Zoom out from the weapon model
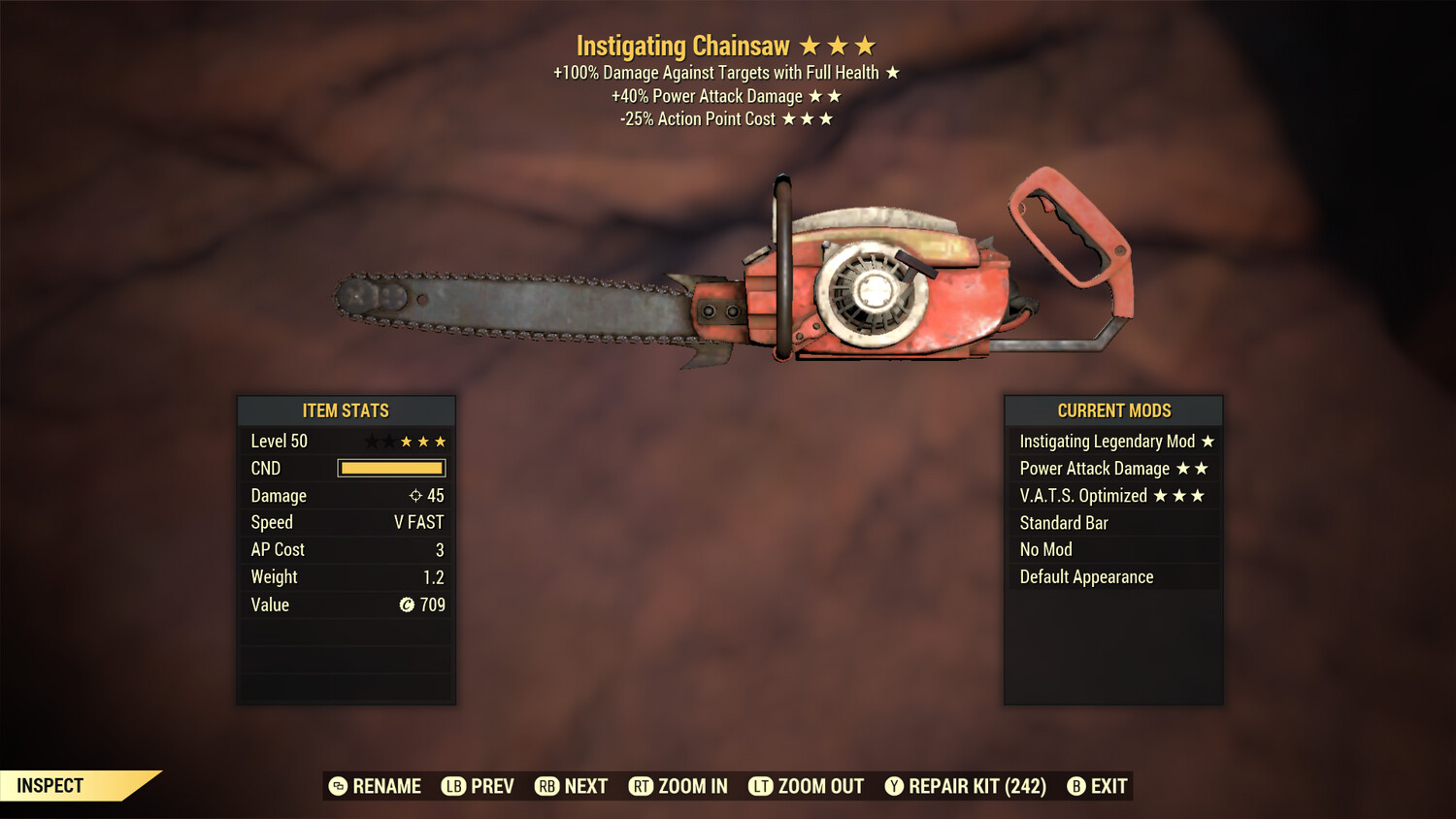 [807, 786]
